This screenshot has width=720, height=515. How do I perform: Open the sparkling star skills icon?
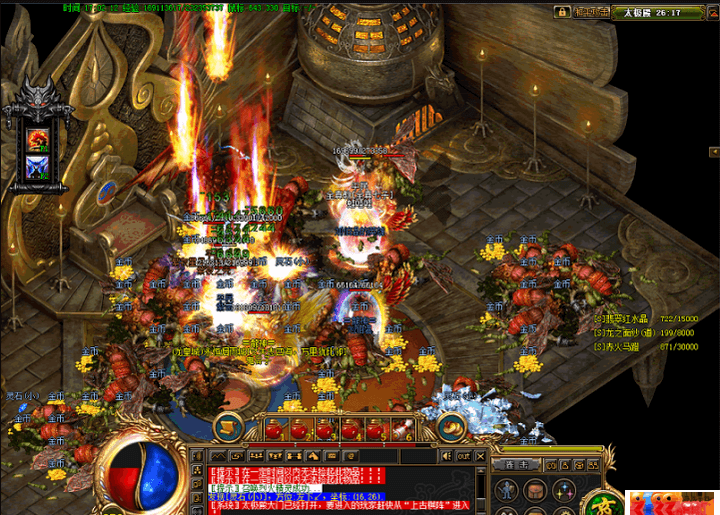tap(563, 489)
